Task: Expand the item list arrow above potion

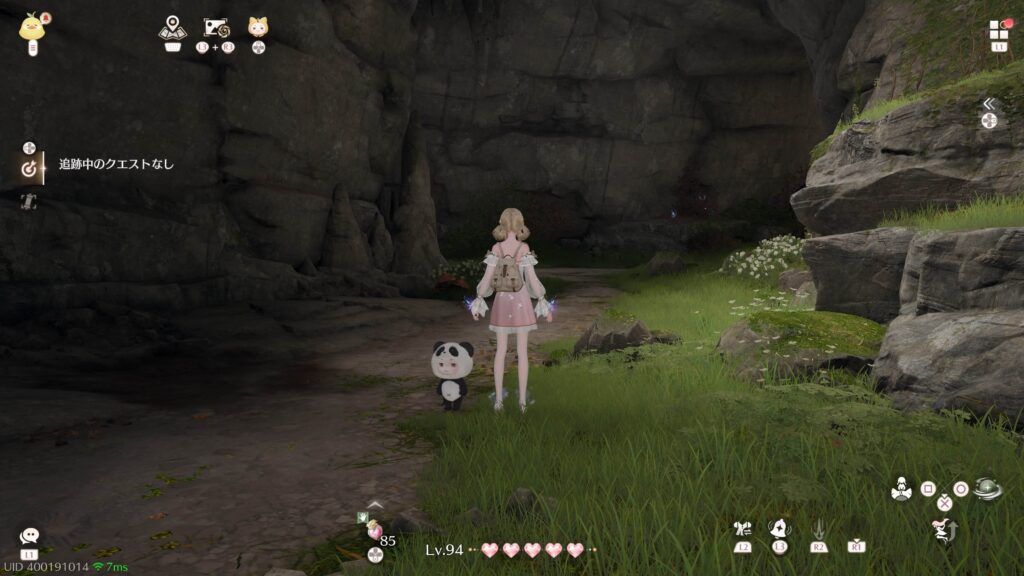Action: [x=375, y=505]
